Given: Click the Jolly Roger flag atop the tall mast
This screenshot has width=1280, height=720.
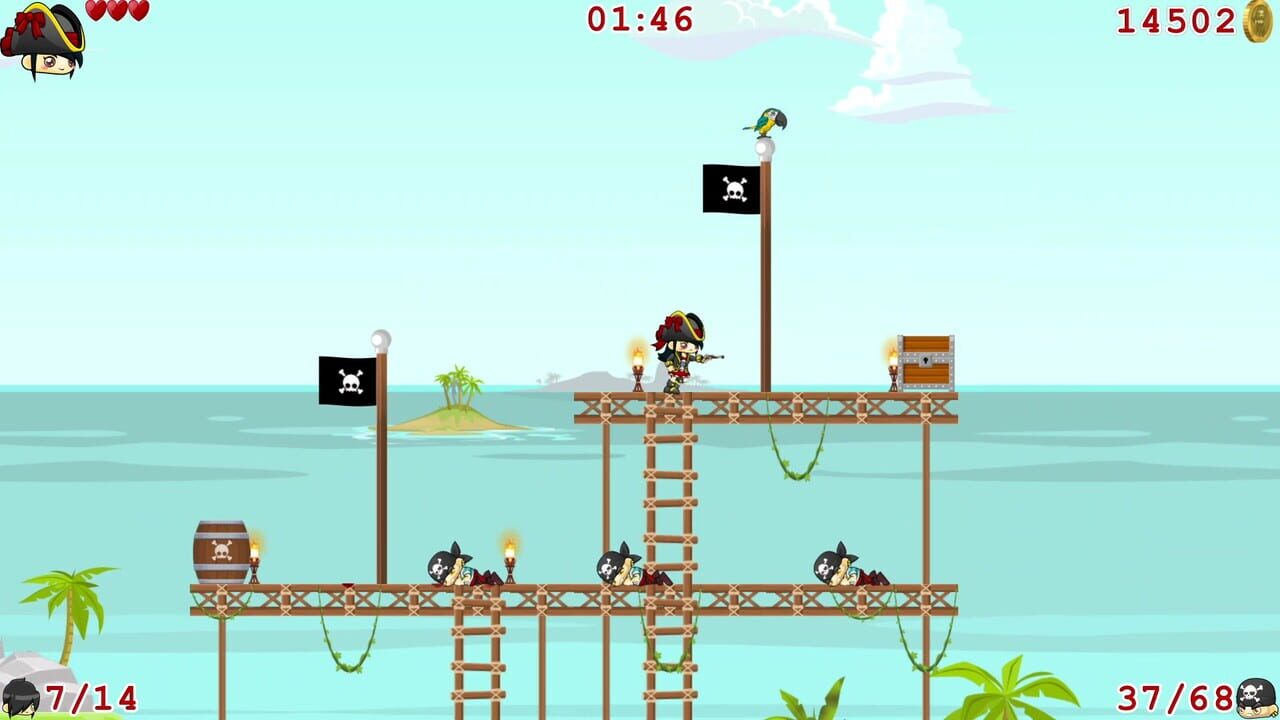Looking at the screenshot, I should pyautogui.click(x=730, y=189).
